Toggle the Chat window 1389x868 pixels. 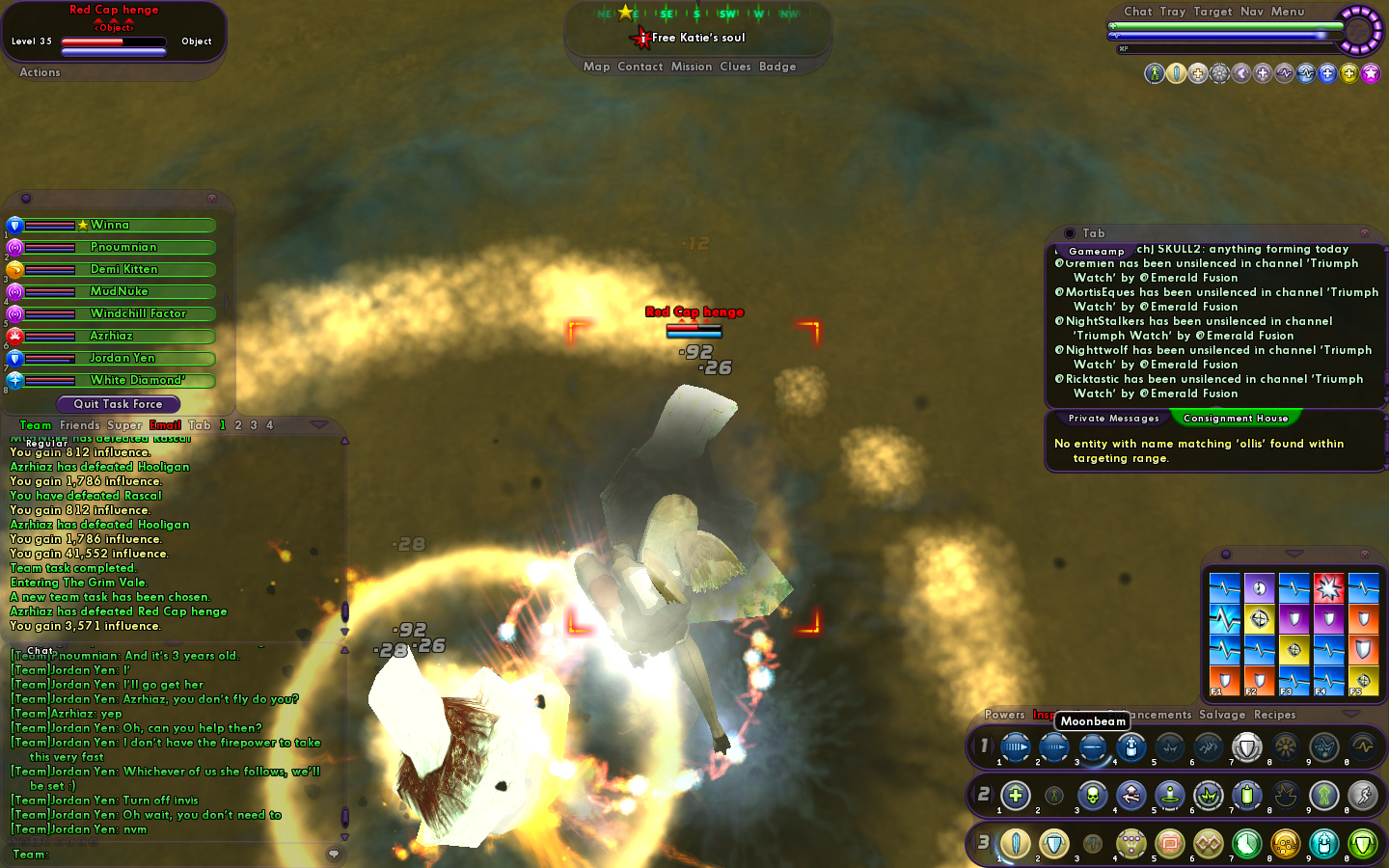(x=1137, y=12)
